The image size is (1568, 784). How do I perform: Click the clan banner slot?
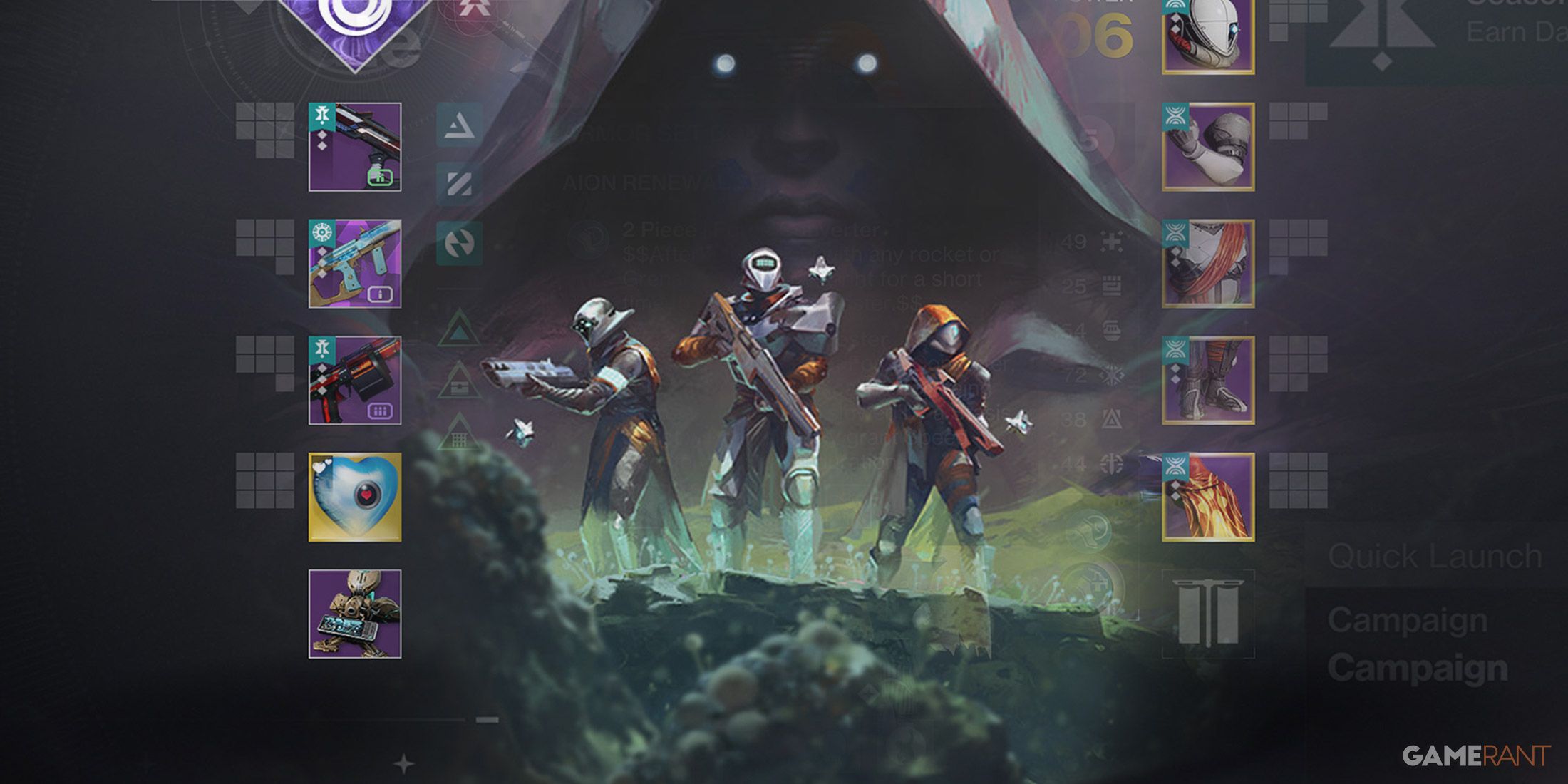click(x=1208, y=614)
